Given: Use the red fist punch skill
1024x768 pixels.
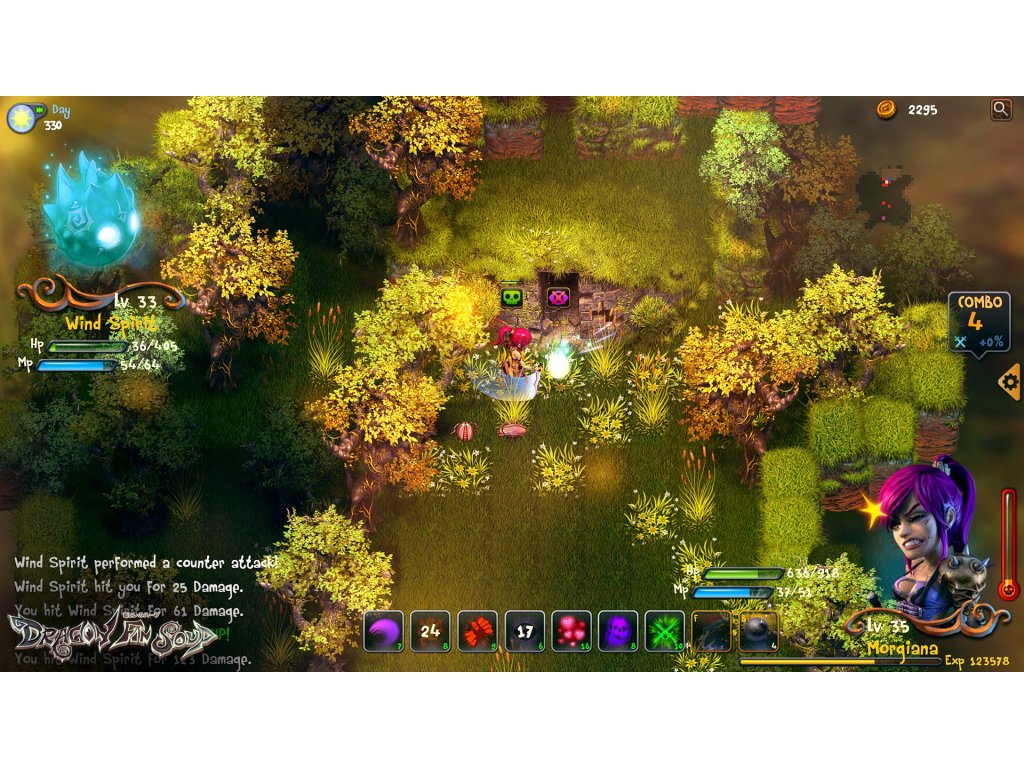Looking at the screenshot, I should pos(477,631).
